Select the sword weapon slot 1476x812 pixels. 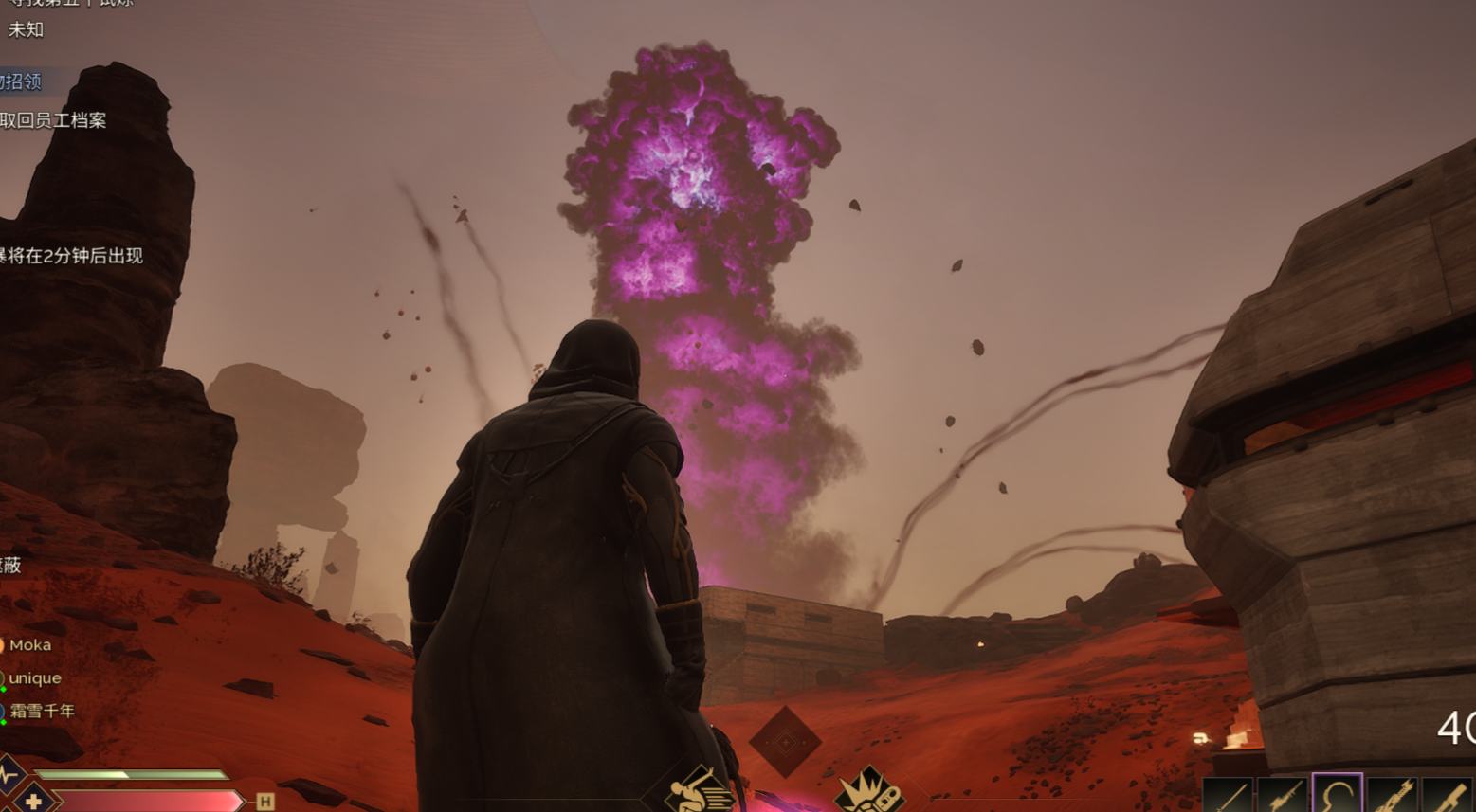click(1228, 796)
